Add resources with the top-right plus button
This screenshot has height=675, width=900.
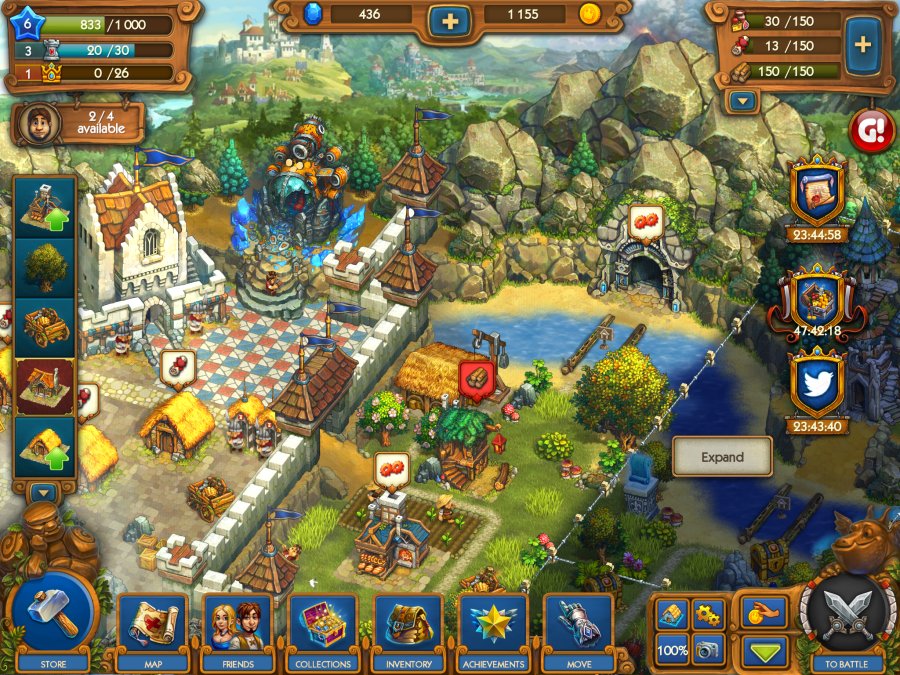862,45
